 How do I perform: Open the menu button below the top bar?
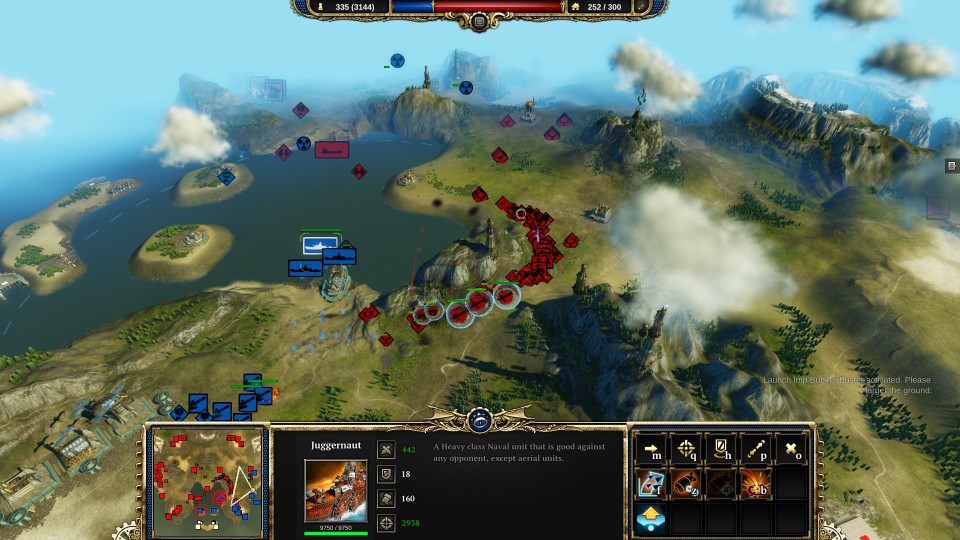tap(479, 22)
